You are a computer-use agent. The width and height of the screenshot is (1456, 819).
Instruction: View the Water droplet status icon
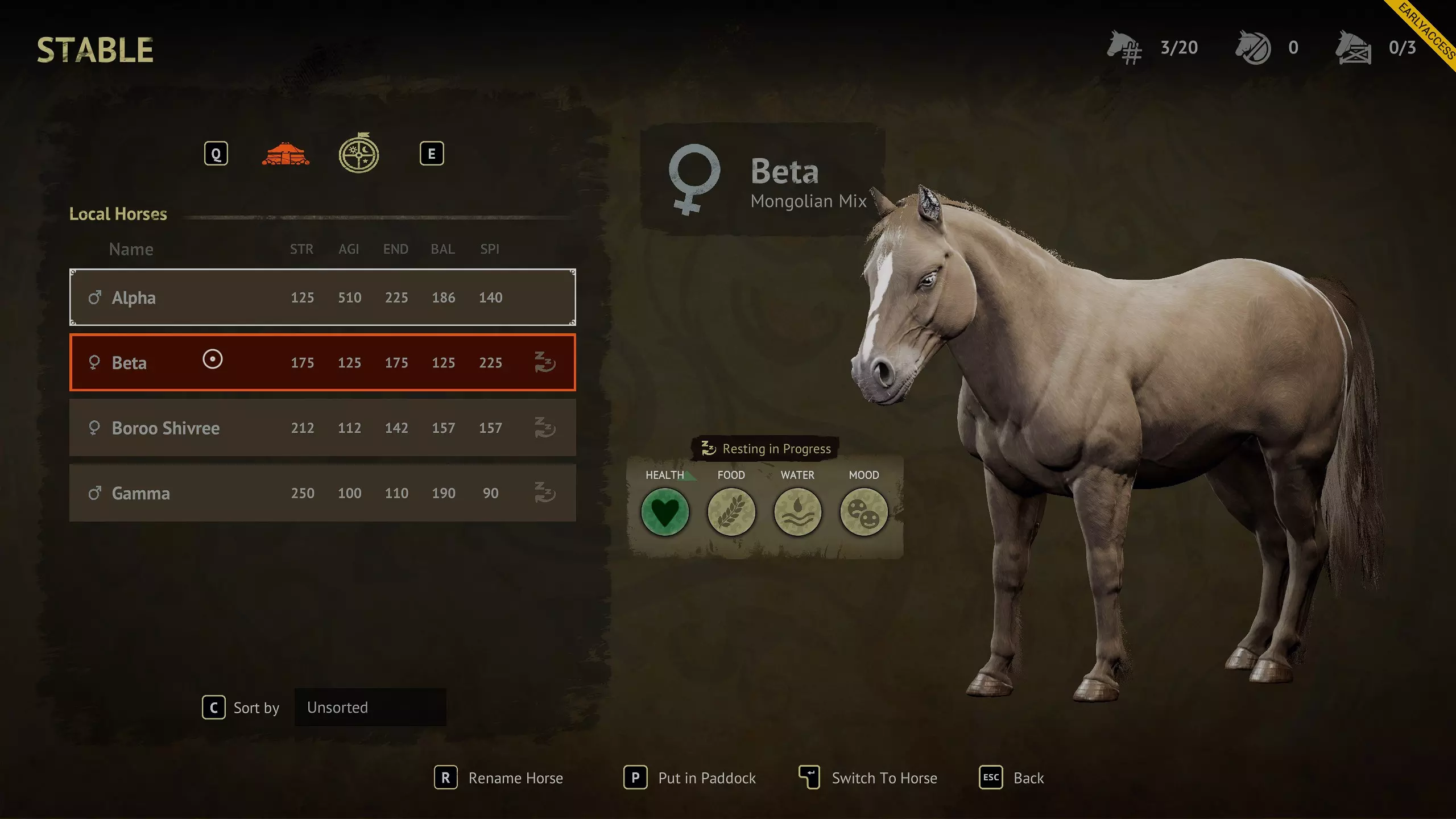click(797, 512)
